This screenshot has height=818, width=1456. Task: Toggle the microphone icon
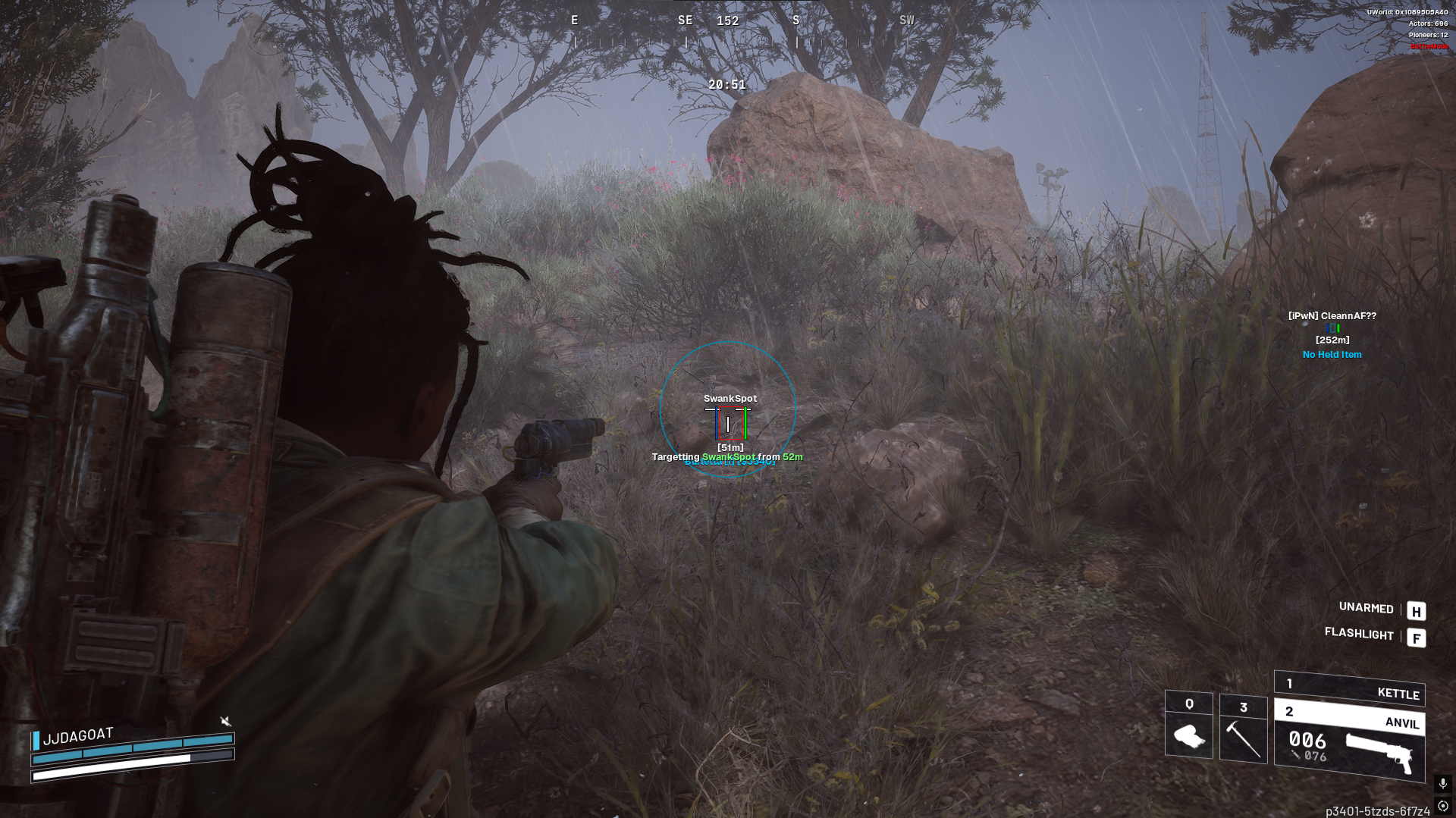tap(1442, 783)
